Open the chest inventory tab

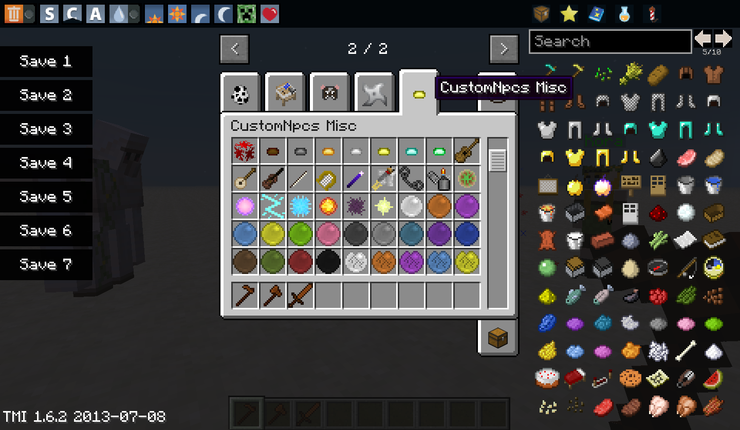[497, 338]
